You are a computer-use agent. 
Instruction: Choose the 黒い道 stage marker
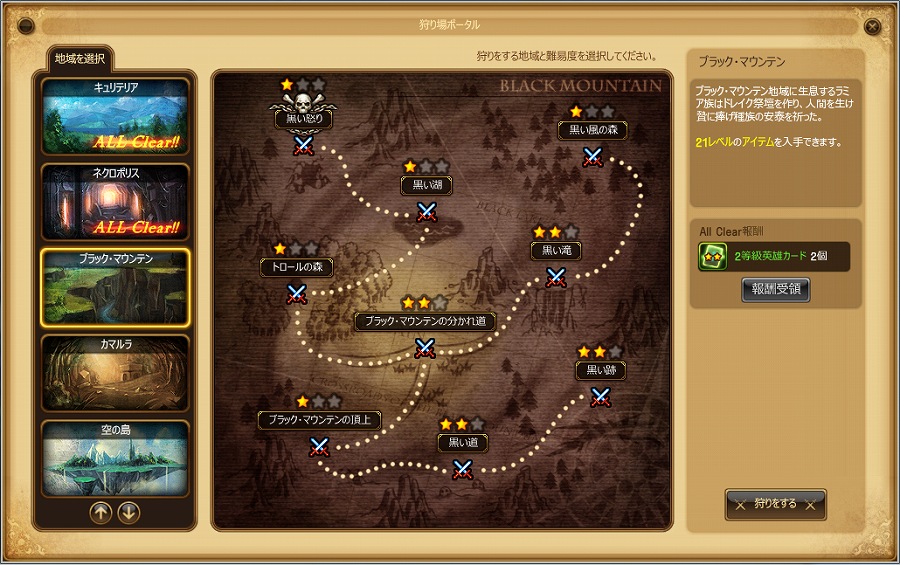tap(462, 468)
